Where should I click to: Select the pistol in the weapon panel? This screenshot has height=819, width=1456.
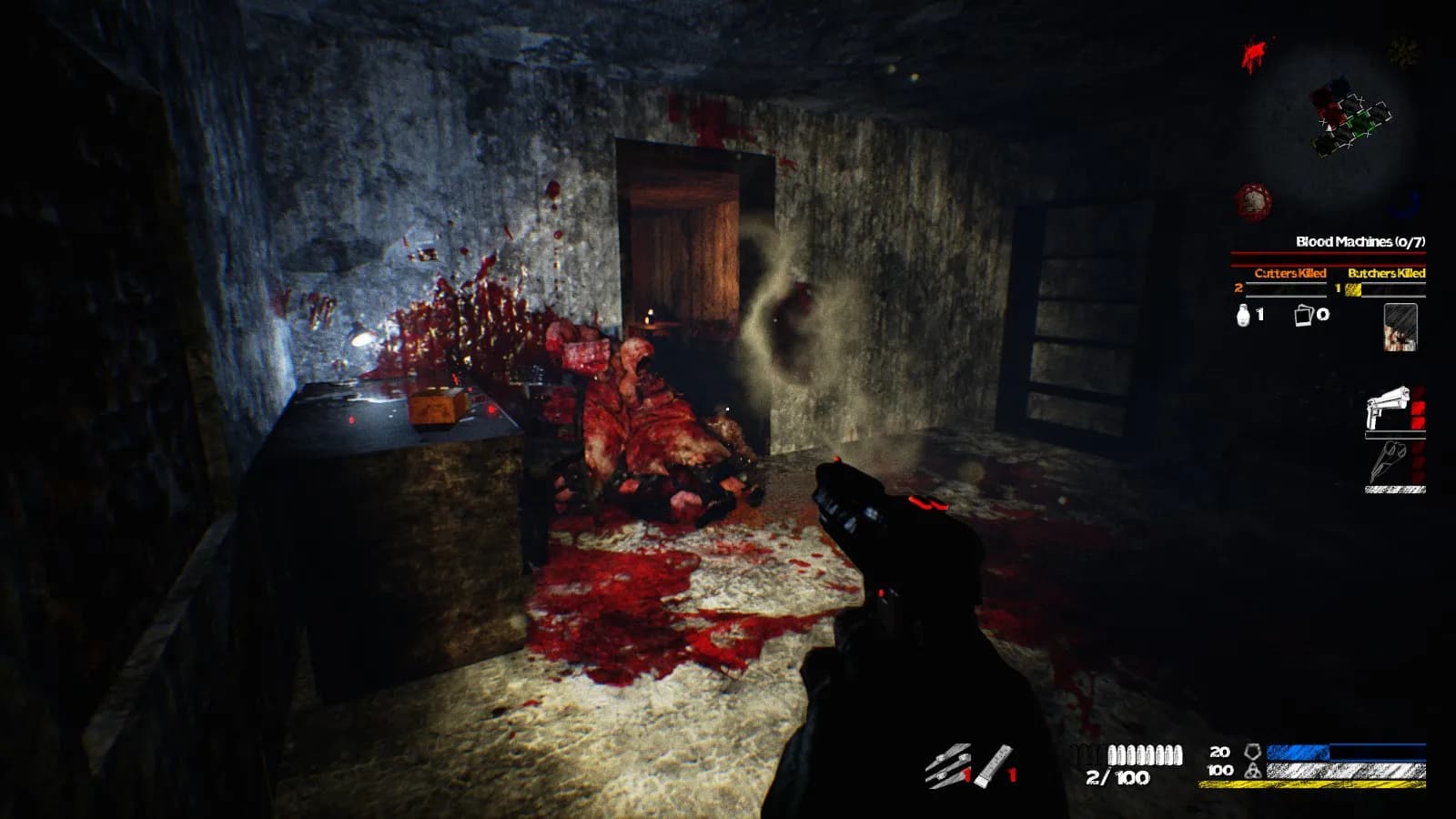(1390, 406)
